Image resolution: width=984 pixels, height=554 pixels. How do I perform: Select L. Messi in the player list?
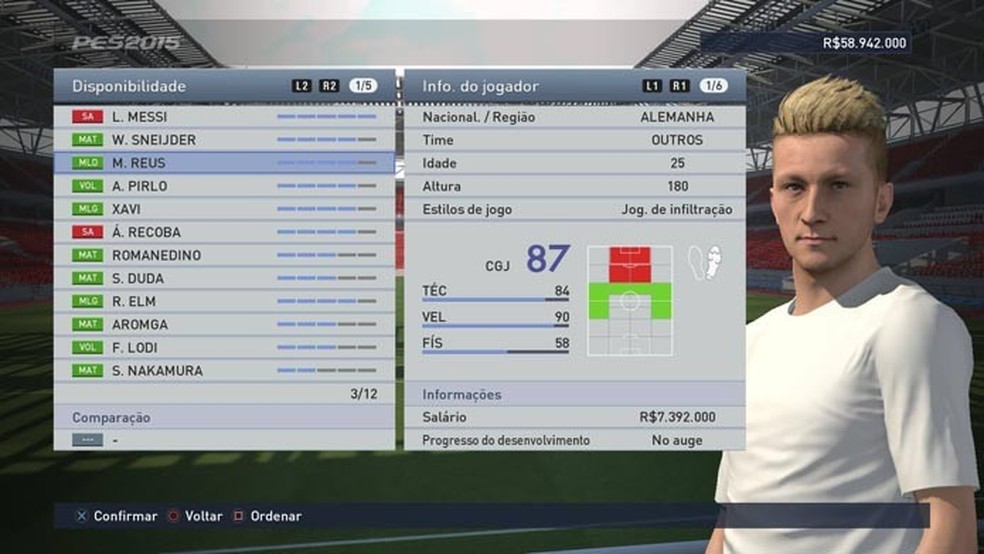pyautogui.click(x=224, y=117)
